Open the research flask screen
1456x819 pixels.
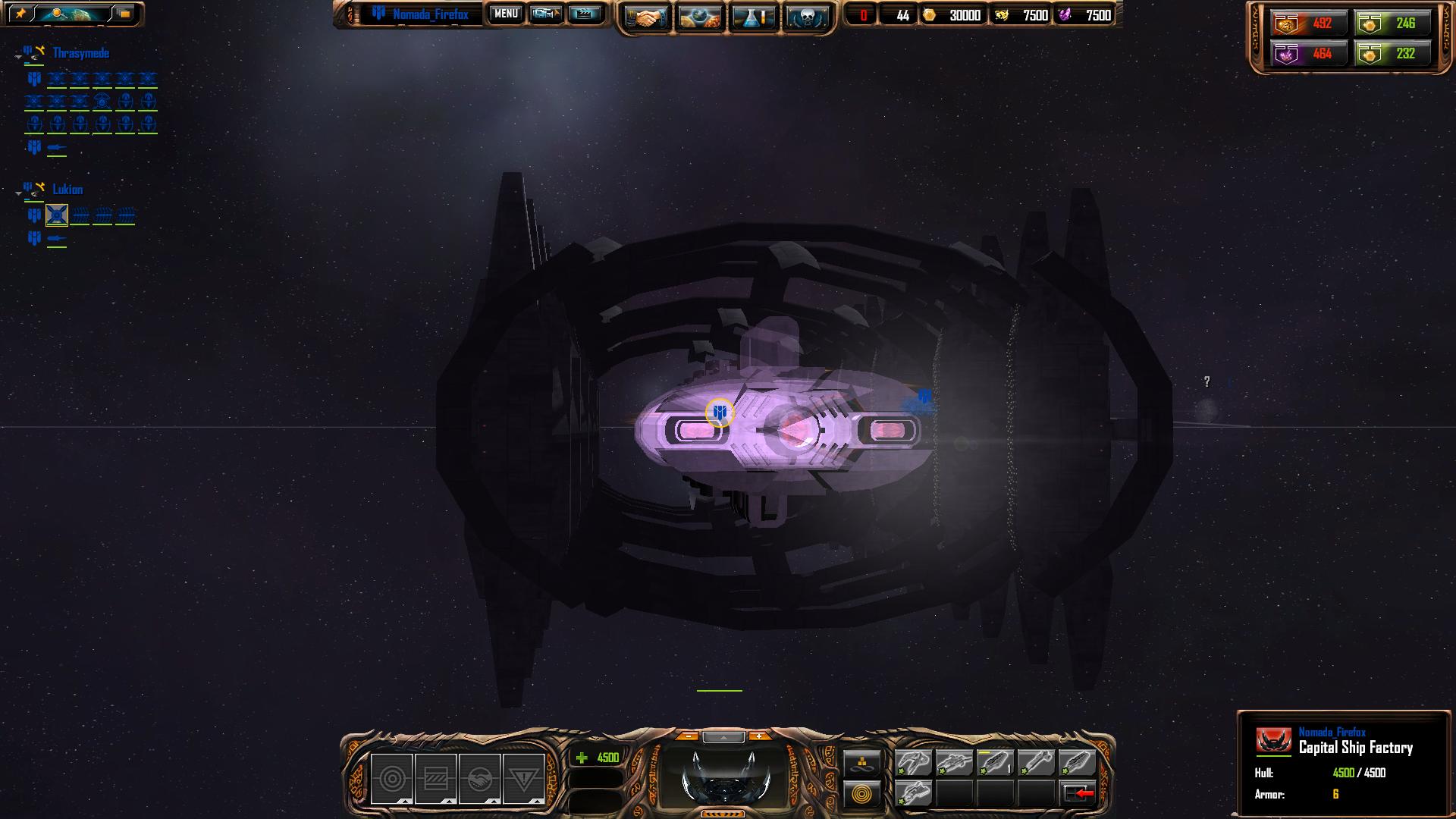pyautogui.click(x=753, y=18)
